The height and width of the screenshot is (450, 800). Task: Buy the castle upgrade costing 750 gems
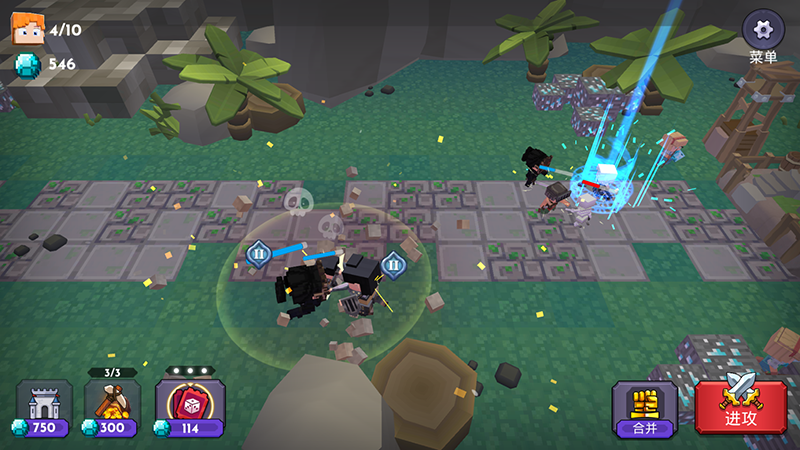pos(44,408)
